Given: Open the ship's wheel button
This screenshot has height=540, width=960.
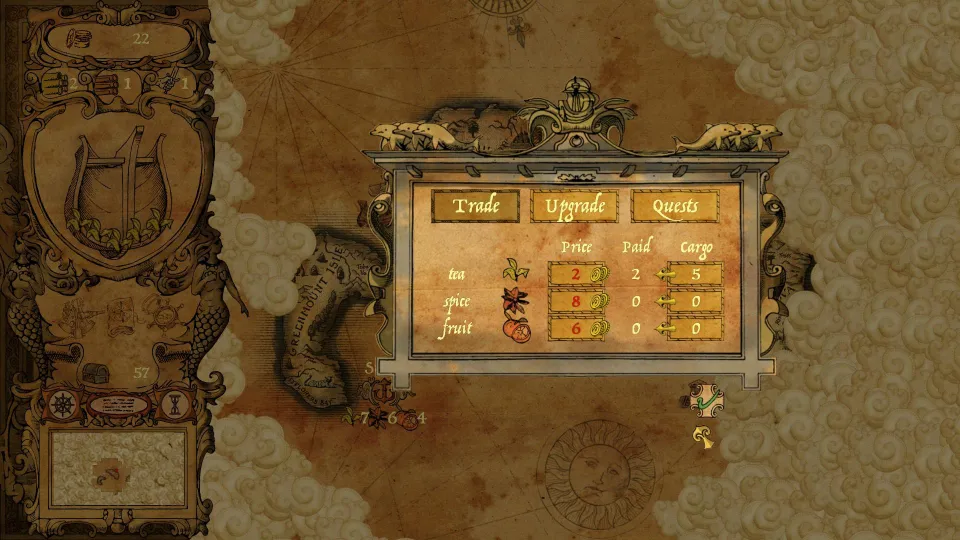Looking at the screenshot, I should pyautogui.click(x=62, y=406).
